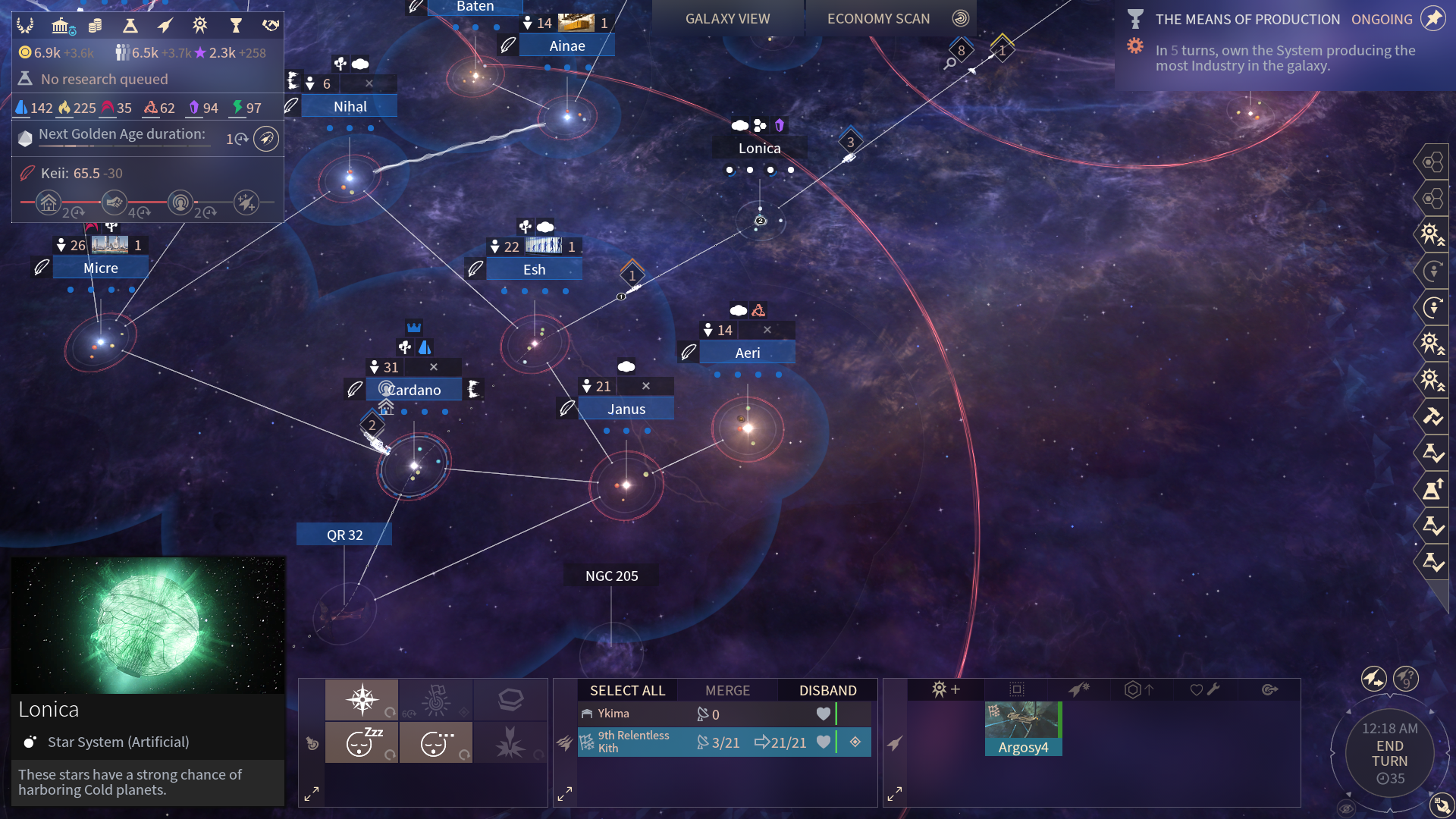Open the research queue panel
Screen dimensions: 1456x819
pos(104,79)
